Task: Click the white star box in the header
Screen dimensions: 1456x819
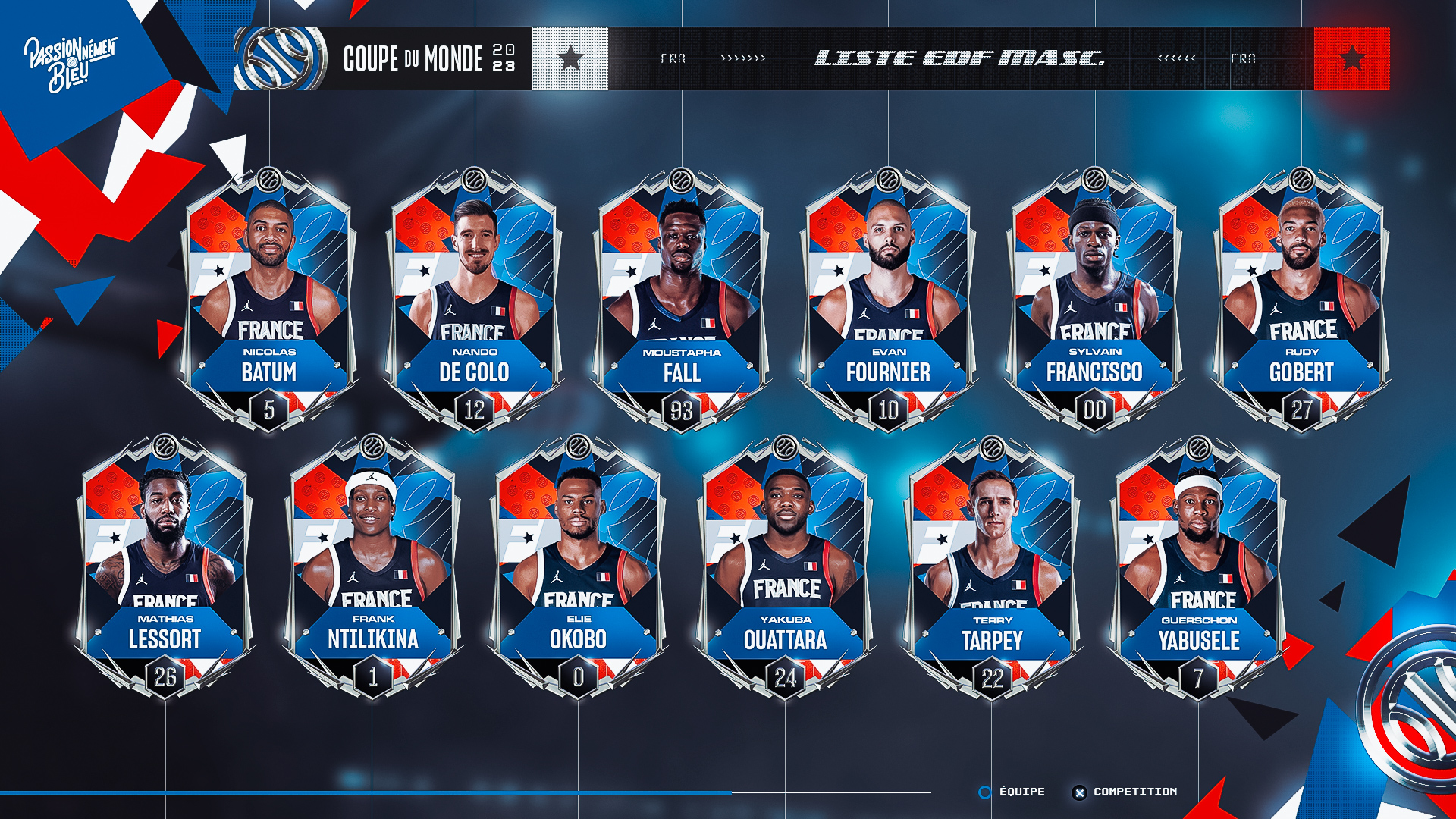Action: [x=570, y=58]
